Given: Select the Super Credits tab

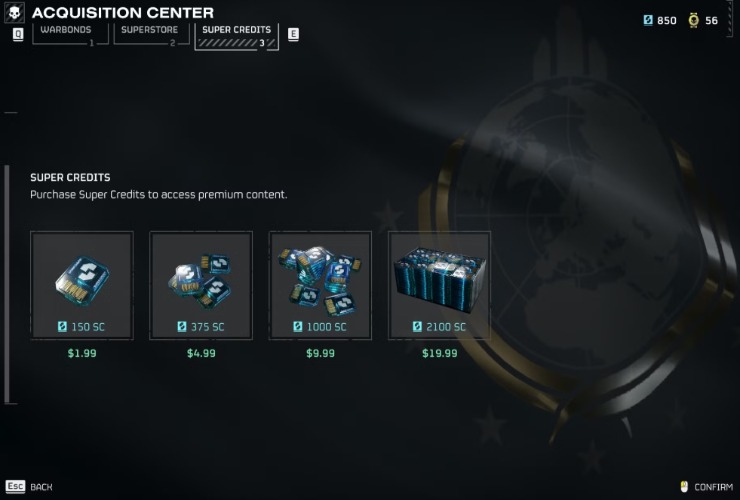Looking at the screenshot, I should (x=237, y=35).
